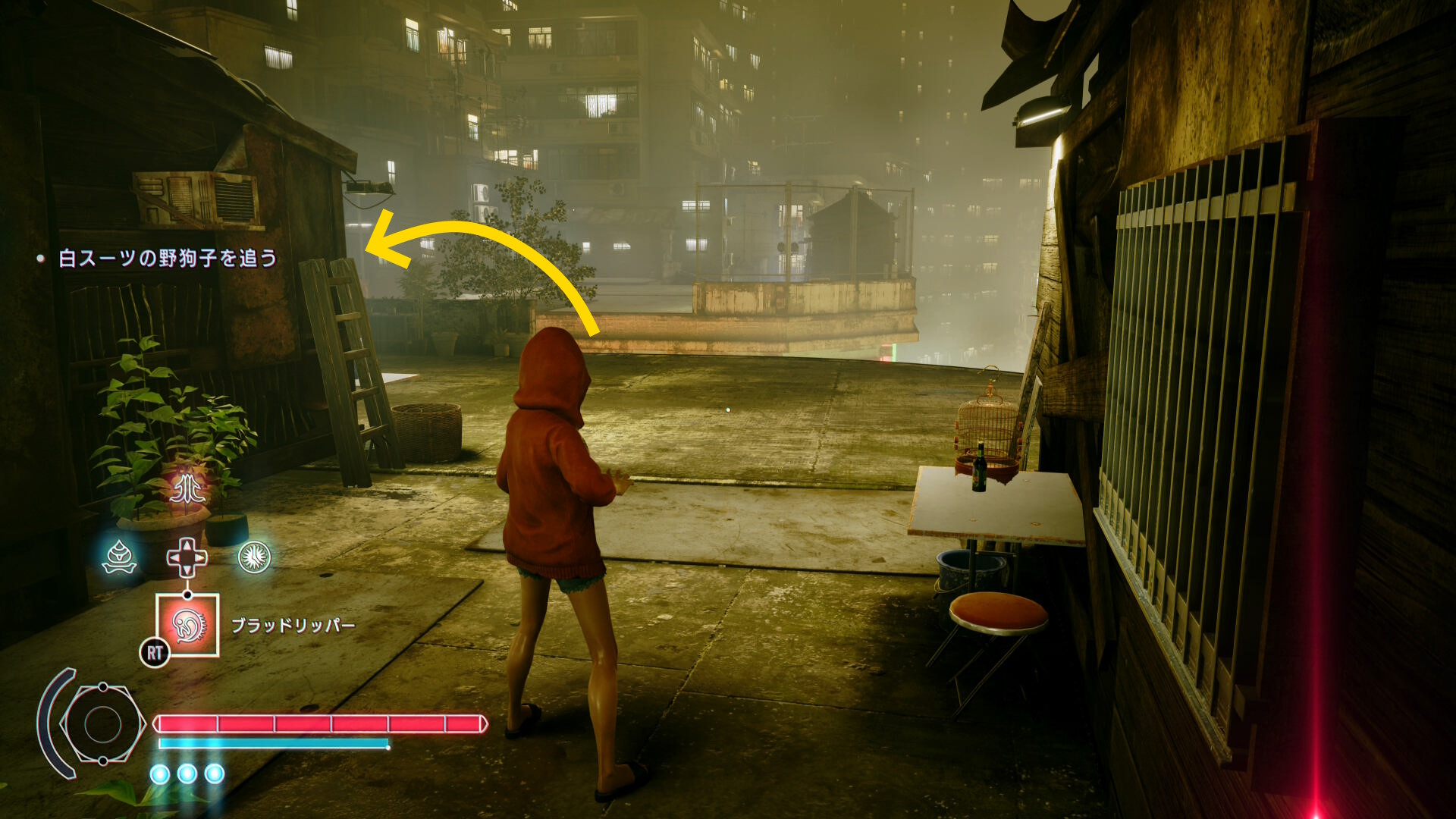Image resolution: width=1456 pixels, height=819 pixels.
Task: Choose the trident-shaped ability above the d-pad
Action: pyautogui.click(x=187, y=489)
